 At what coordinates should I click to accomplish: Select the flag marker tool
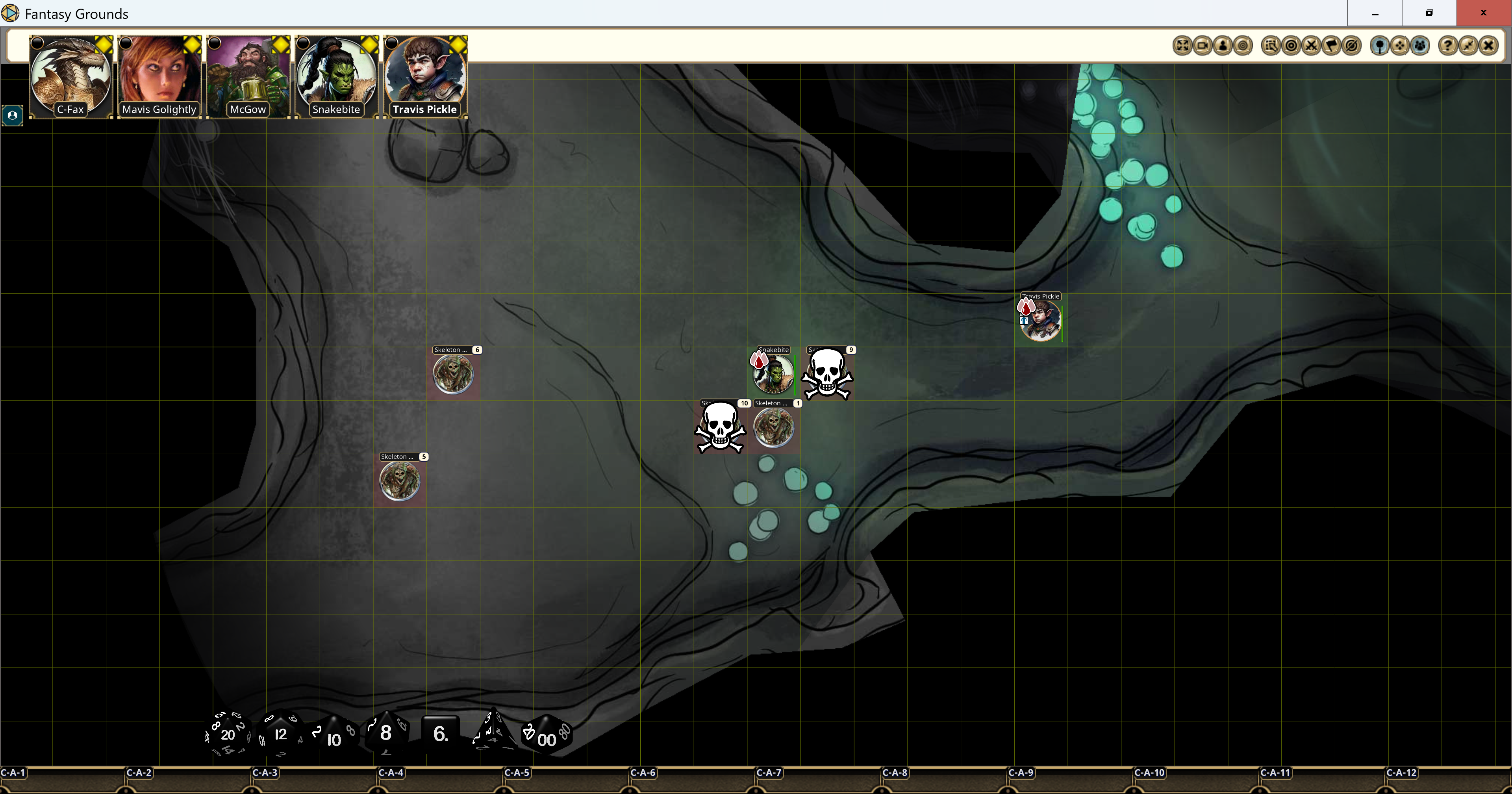1331,45
